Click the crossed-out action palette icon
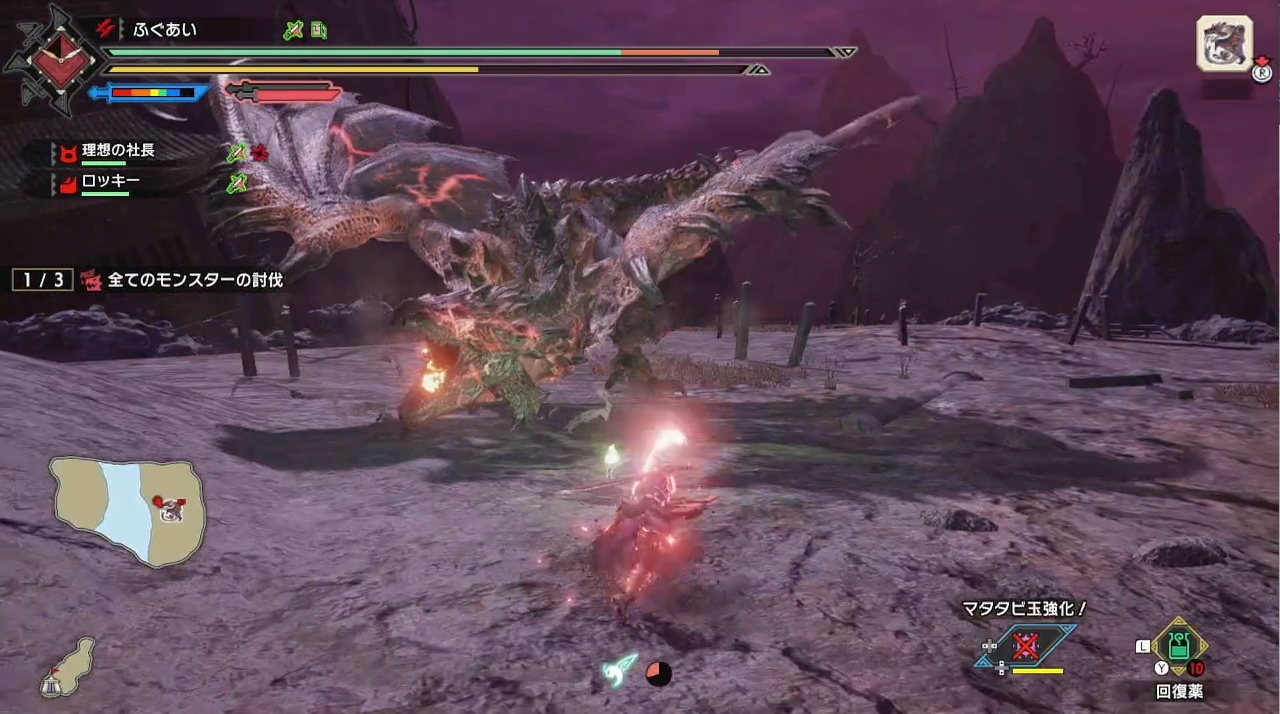The width and height of the screenshot is (1280, 714). [1026, 645]
